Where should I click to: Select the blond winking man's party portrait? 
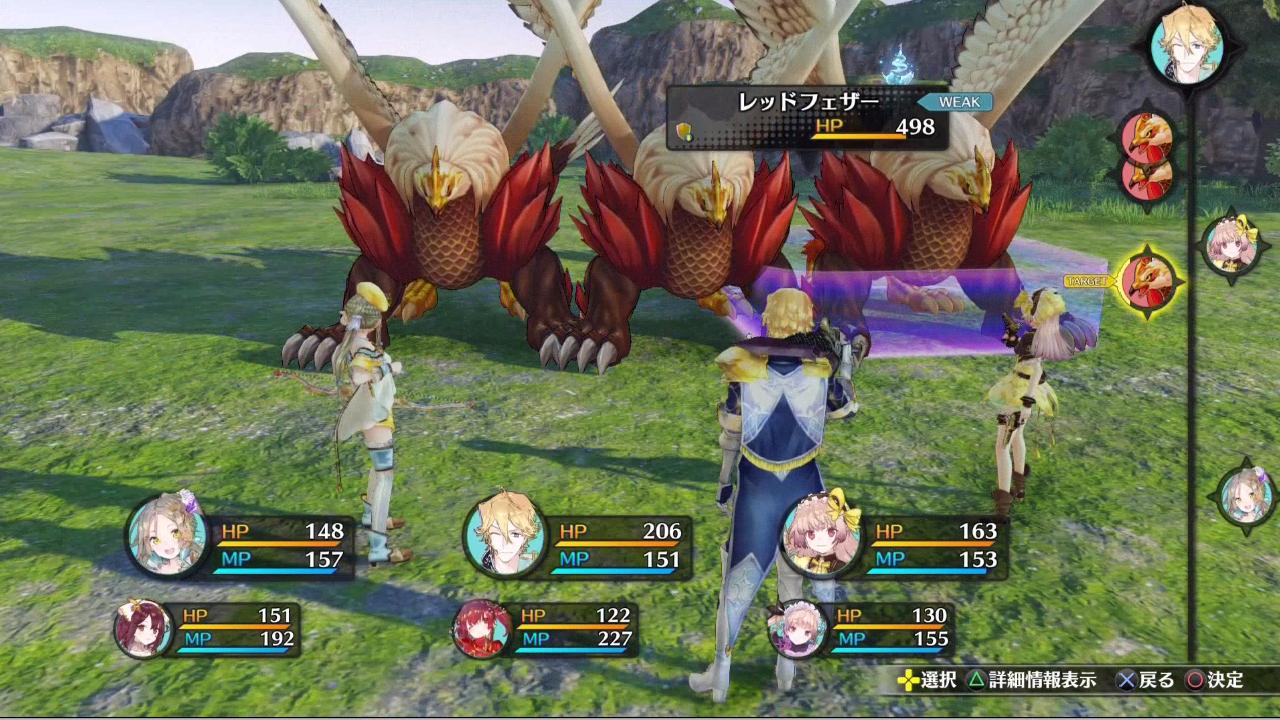[x=505, y=537]
